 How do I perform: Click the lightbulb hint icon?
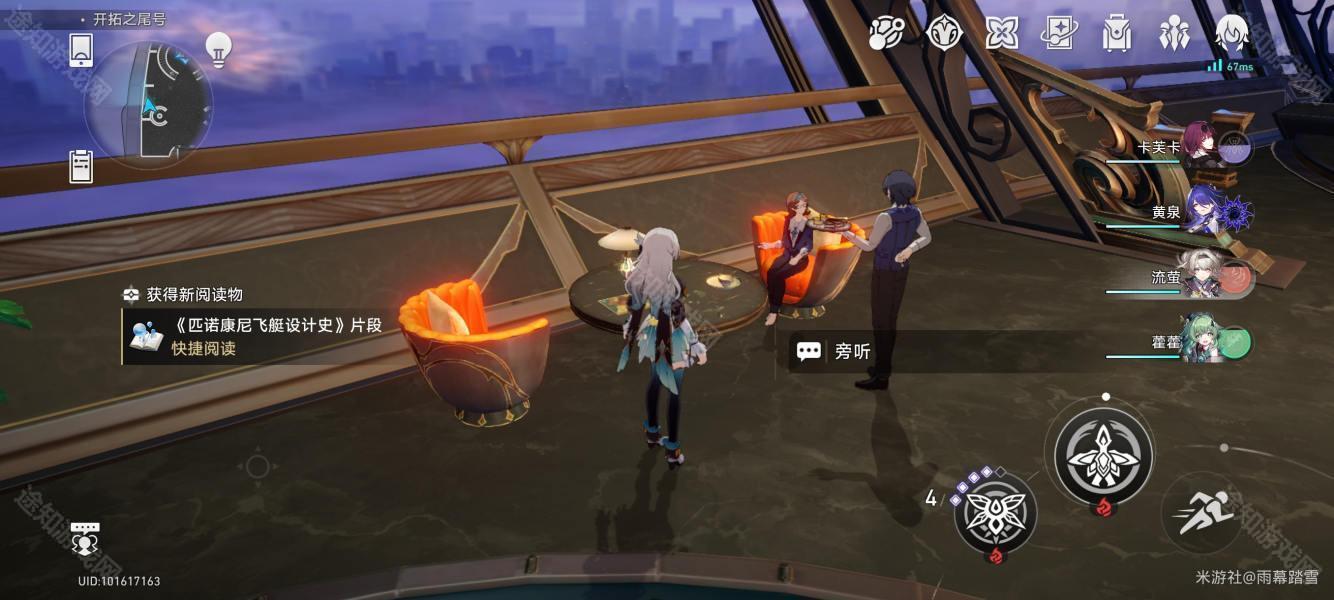tap(218, 47)
